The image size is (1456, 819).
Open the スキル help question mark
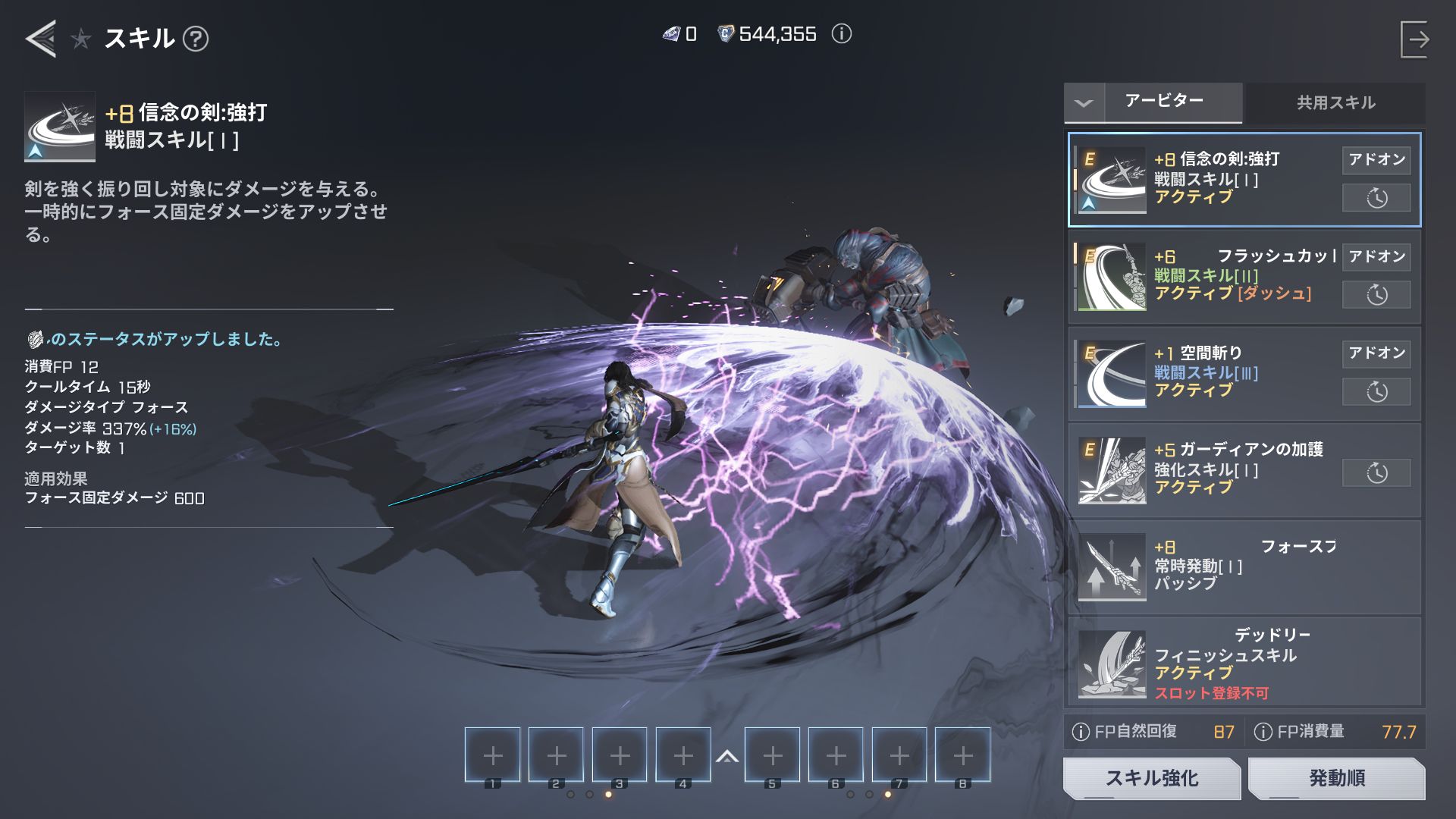point(196,39)
